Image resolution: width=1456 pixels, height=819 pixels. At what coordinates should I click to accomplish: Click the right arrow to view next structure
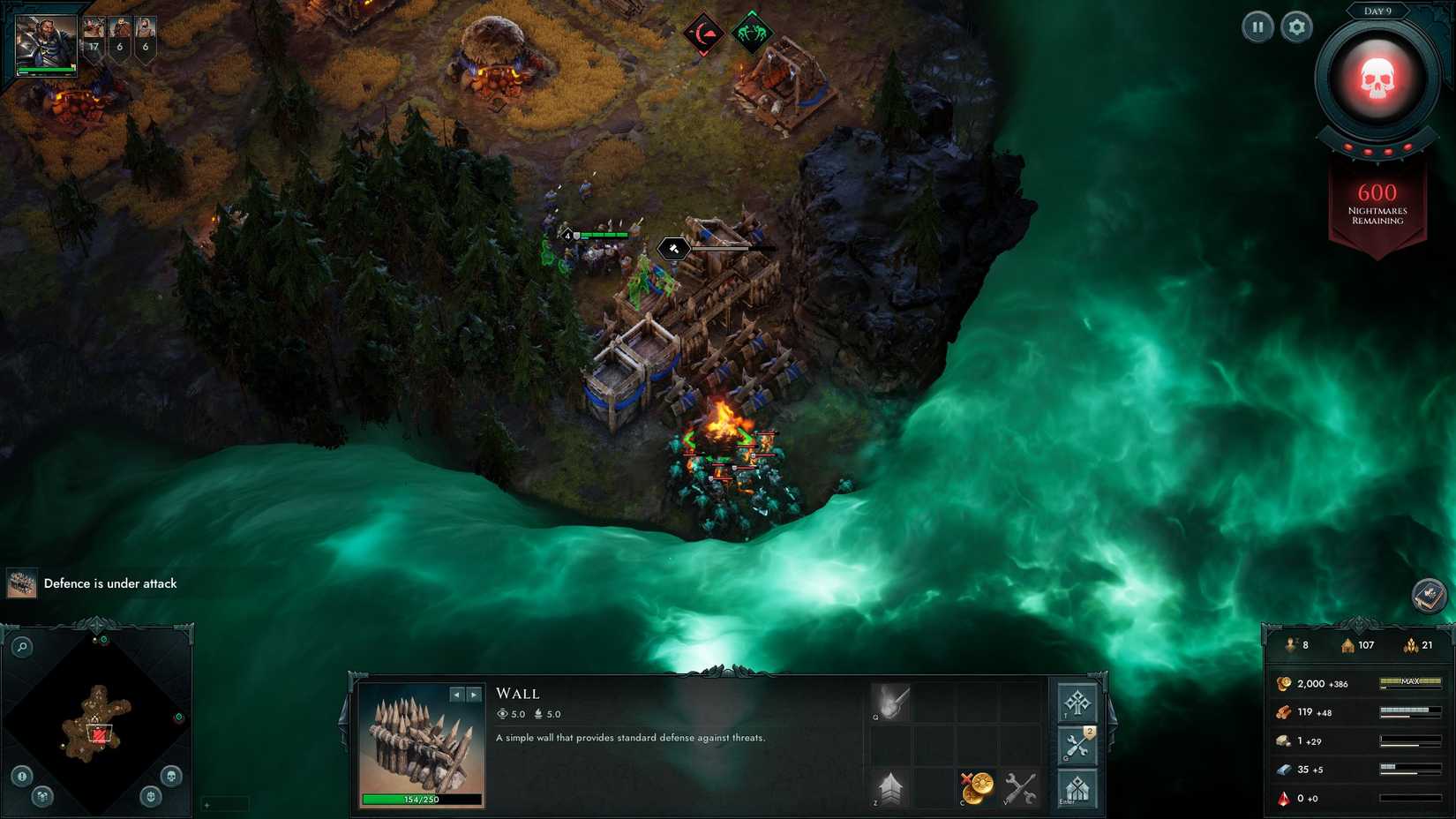click(476, 693)
